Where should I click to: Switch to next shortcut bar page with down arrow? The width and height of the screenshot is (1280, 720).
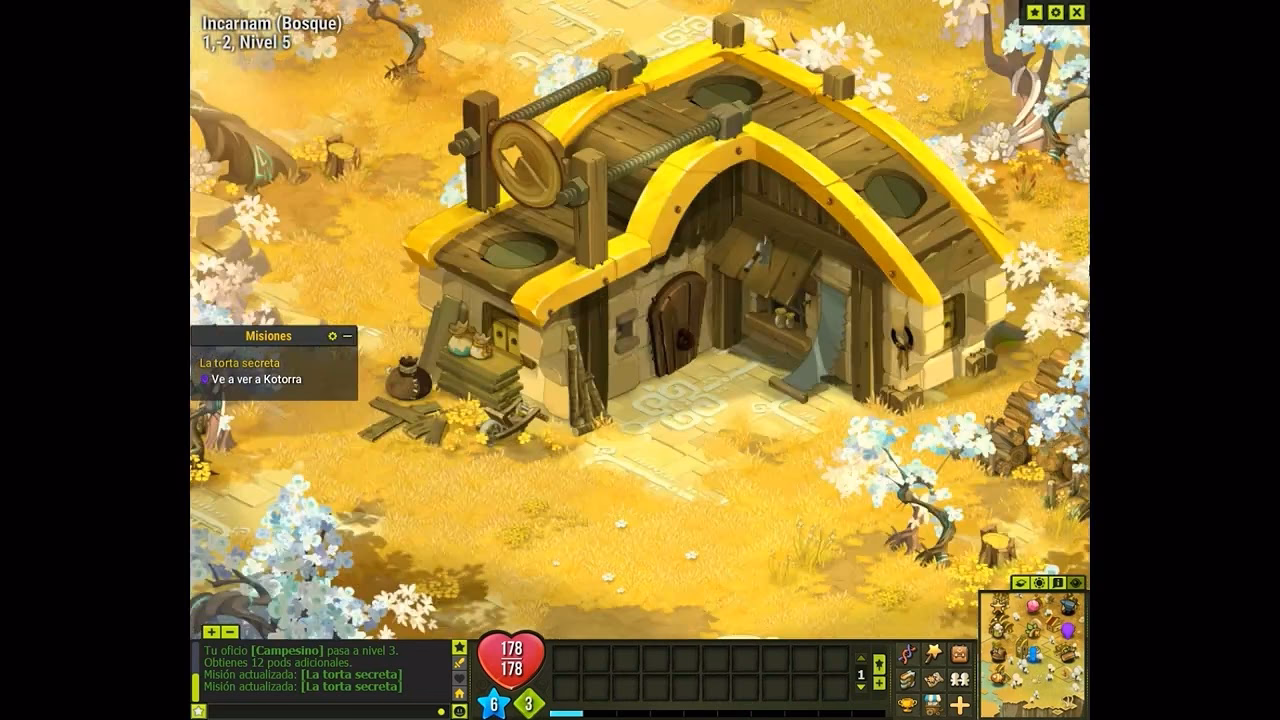click(861, 687)
